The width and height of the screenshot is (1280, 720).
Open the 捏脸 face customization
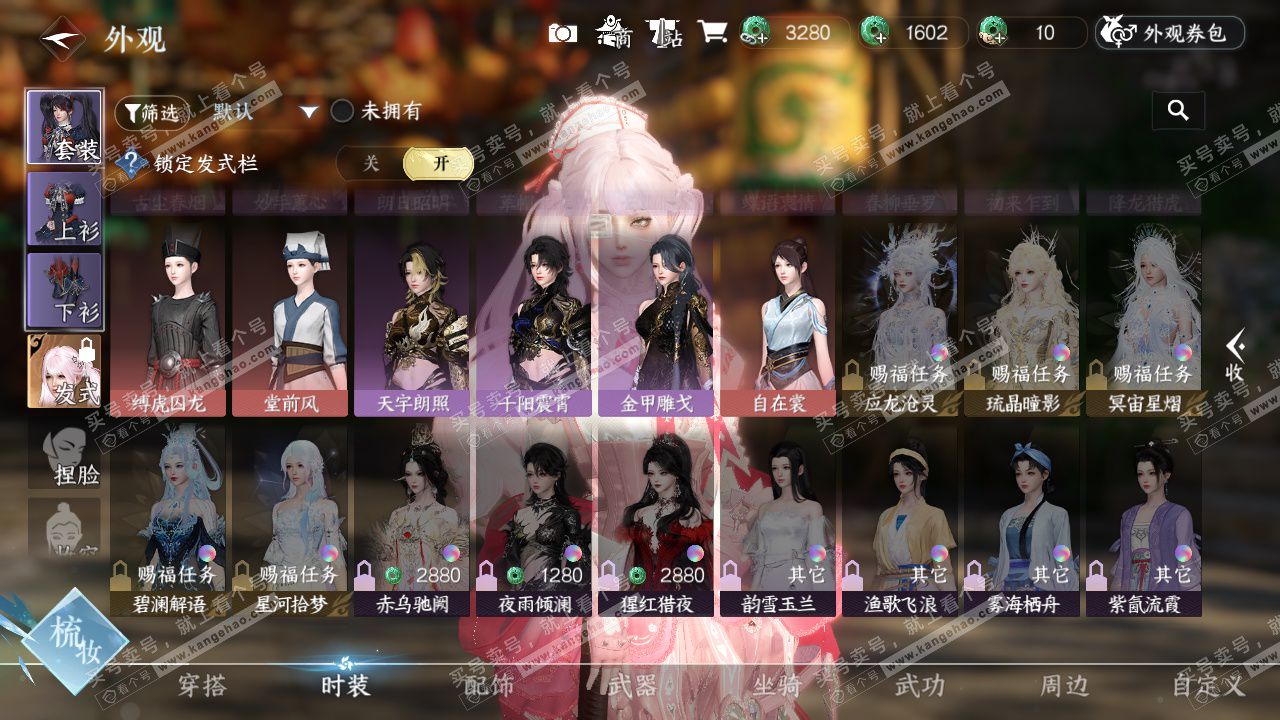click(x=64, y=455)
